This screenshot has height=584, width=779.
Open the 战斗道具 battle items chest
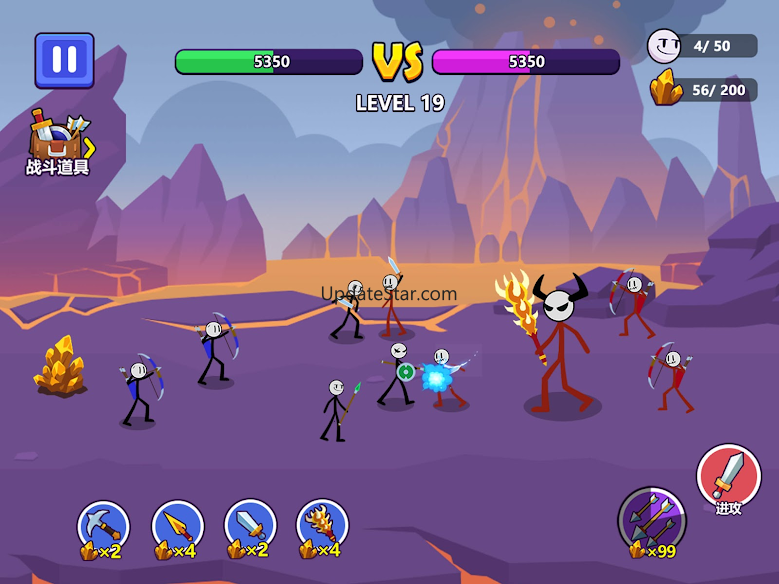point(58,144)
